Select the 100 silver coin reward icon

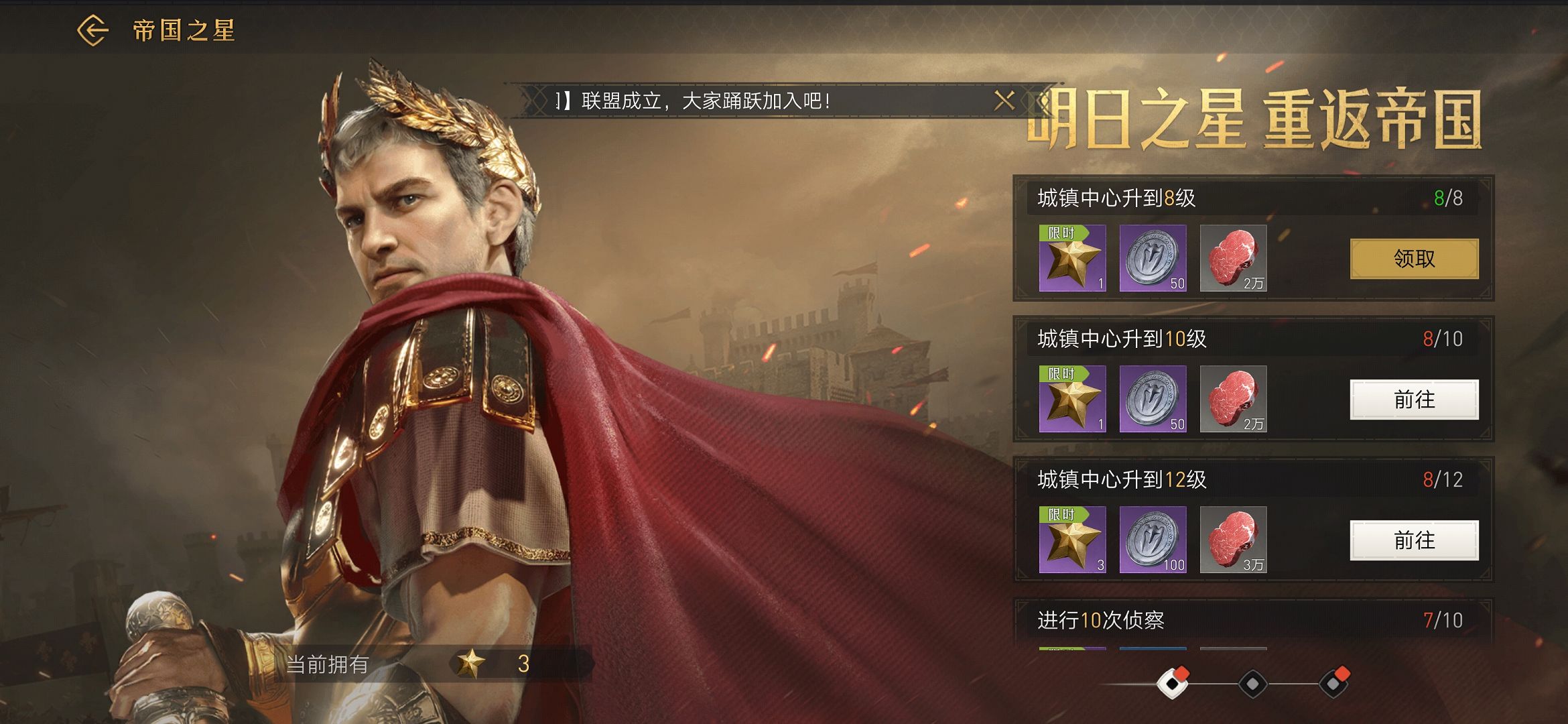point(1153,540)
